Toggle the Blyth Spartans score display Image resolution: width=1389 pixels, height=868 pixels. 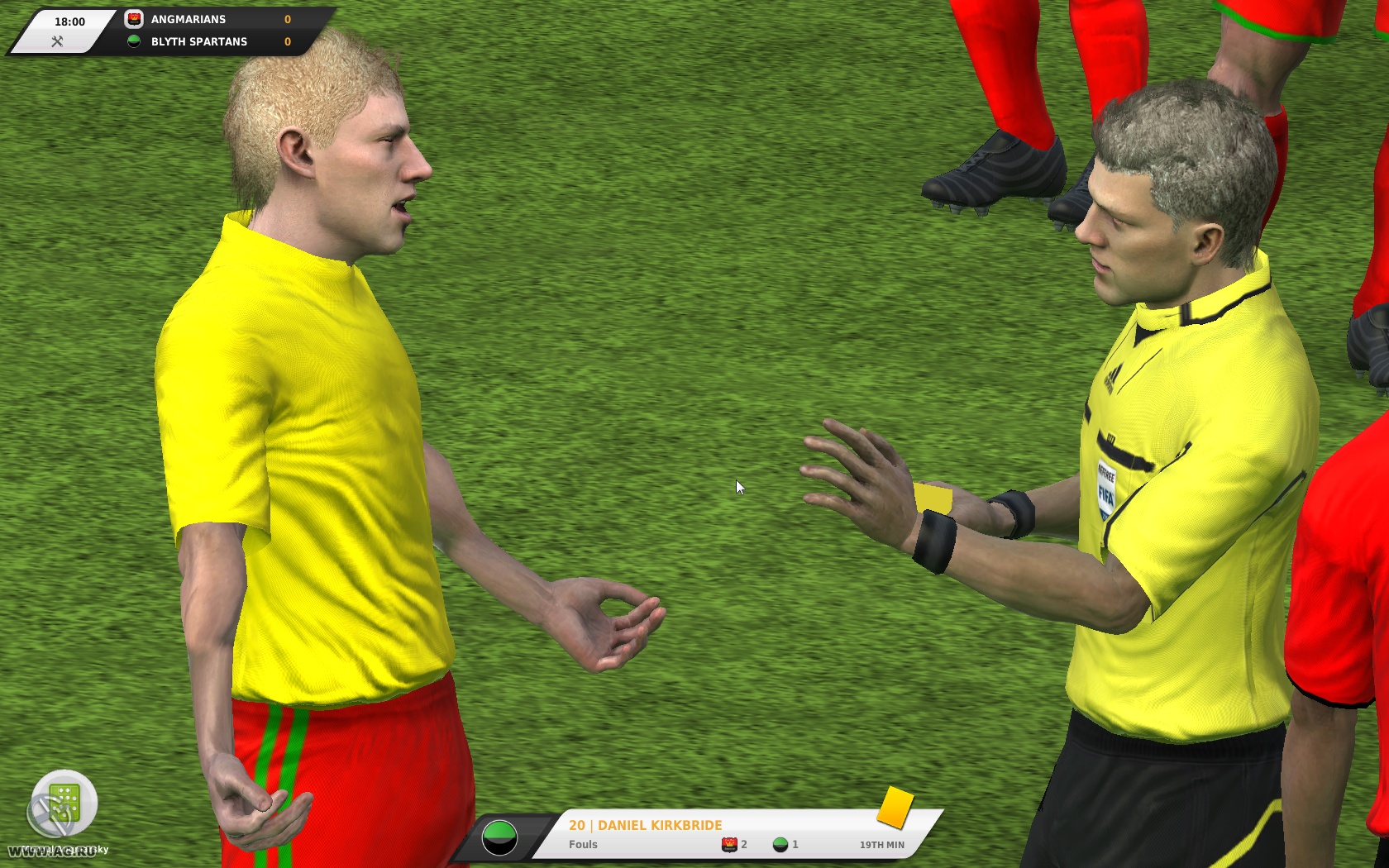point(287,41)
